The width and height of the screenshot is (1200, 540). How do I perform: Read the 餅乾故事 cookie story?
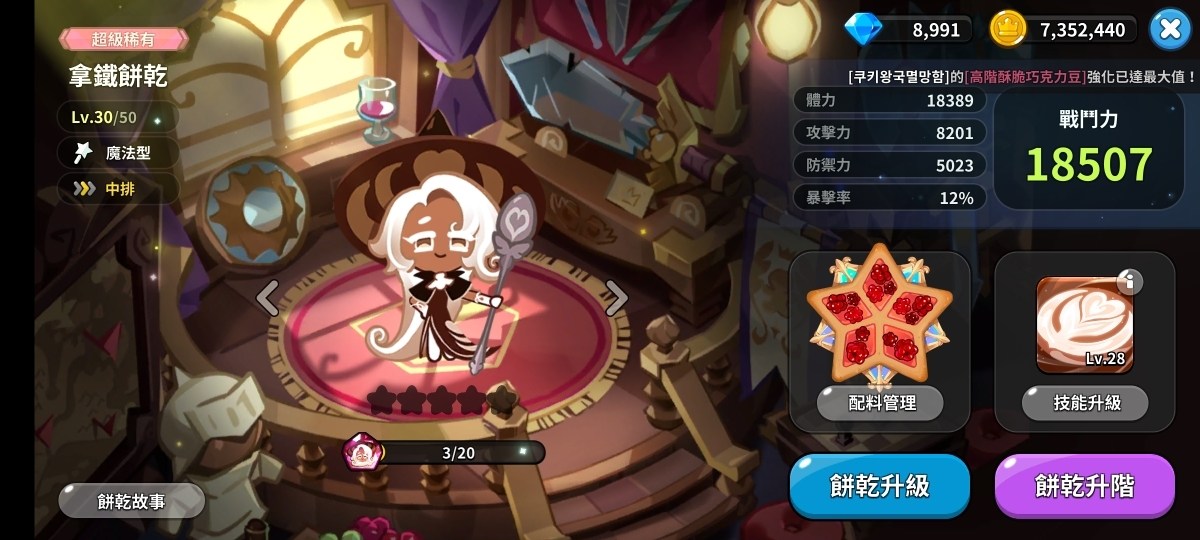131,501
